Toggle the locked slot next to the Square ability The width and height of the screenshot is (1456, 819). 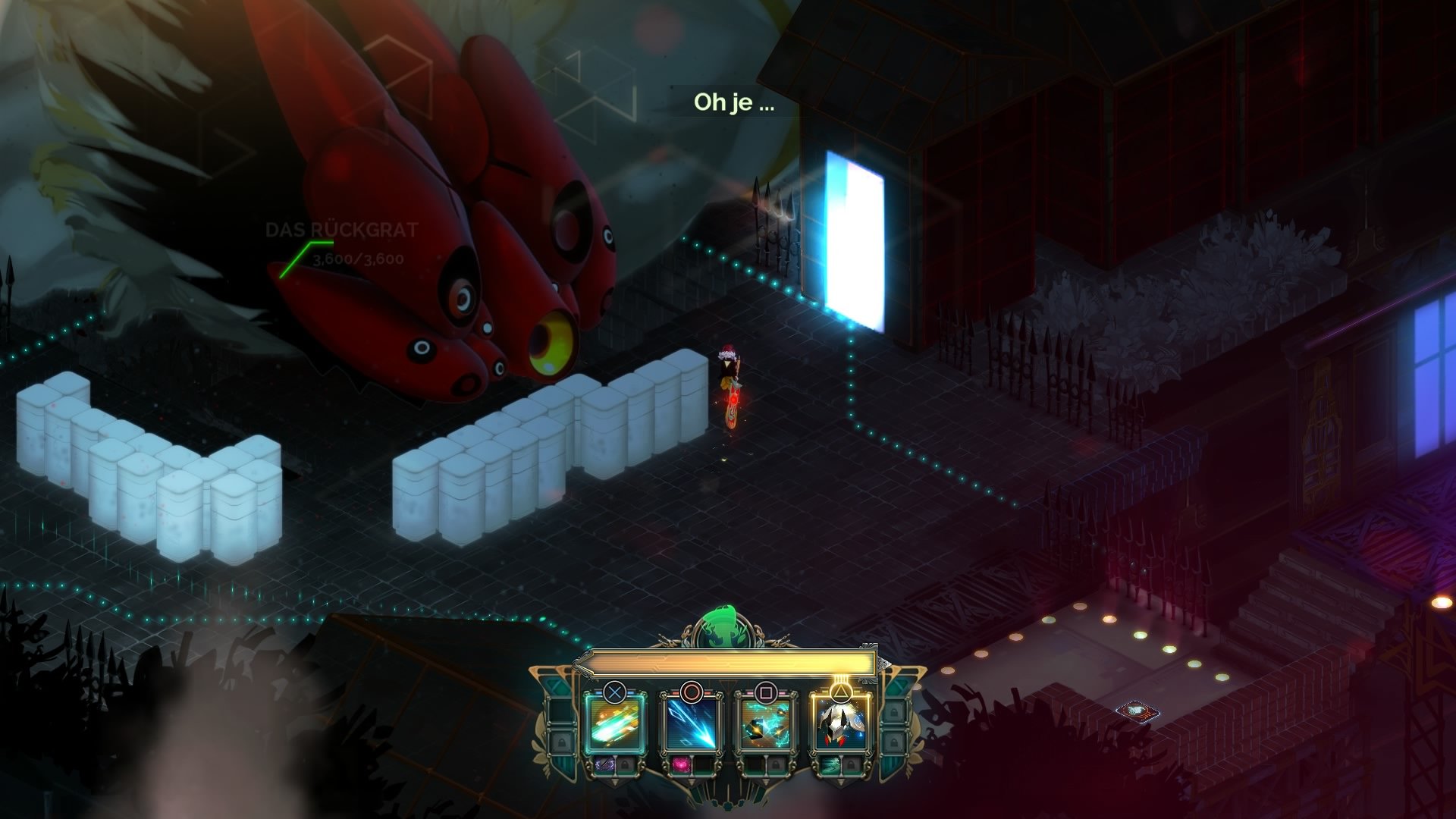pos(774,766)
